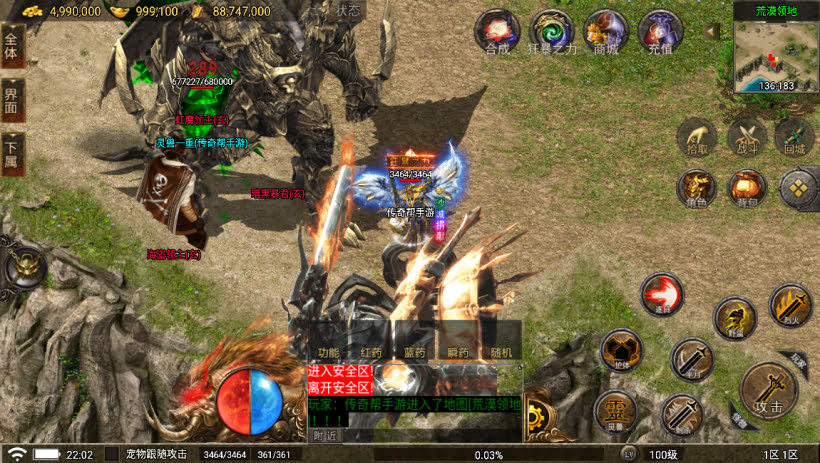Open the 角色 character sheet
Viewport: 820px width, 463px height.
697,187
